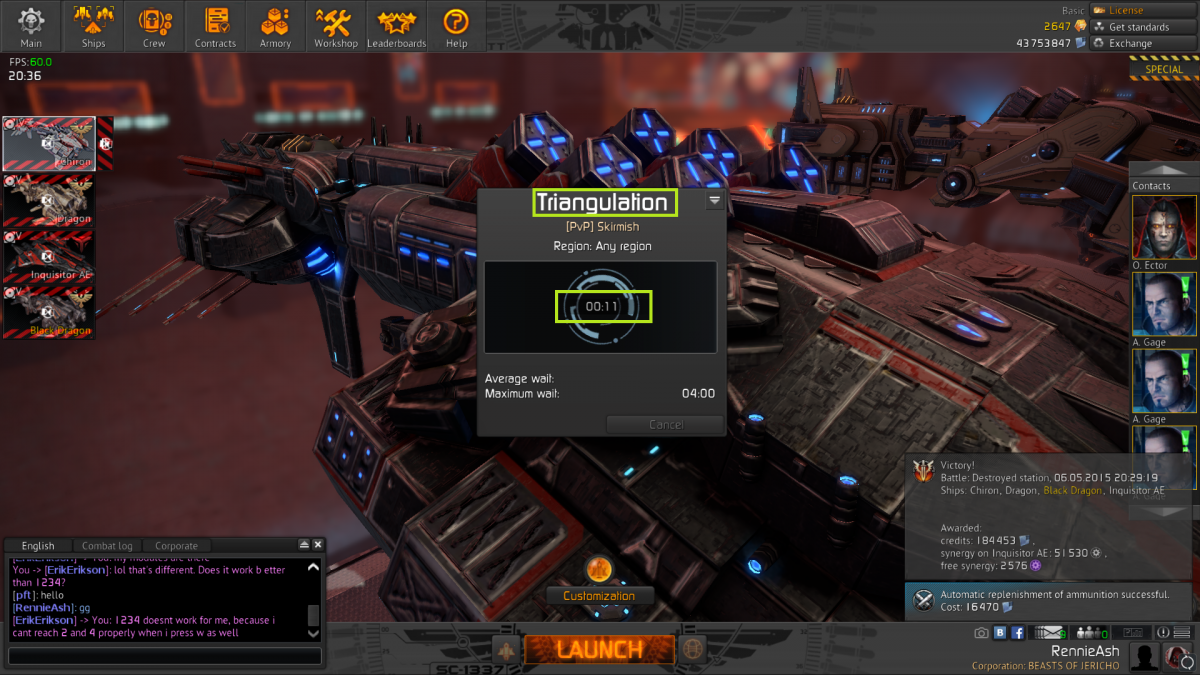The width and height of the screenshot is (1200, 675).
Task: Open ship Customization
Action: tap(598, 595)
